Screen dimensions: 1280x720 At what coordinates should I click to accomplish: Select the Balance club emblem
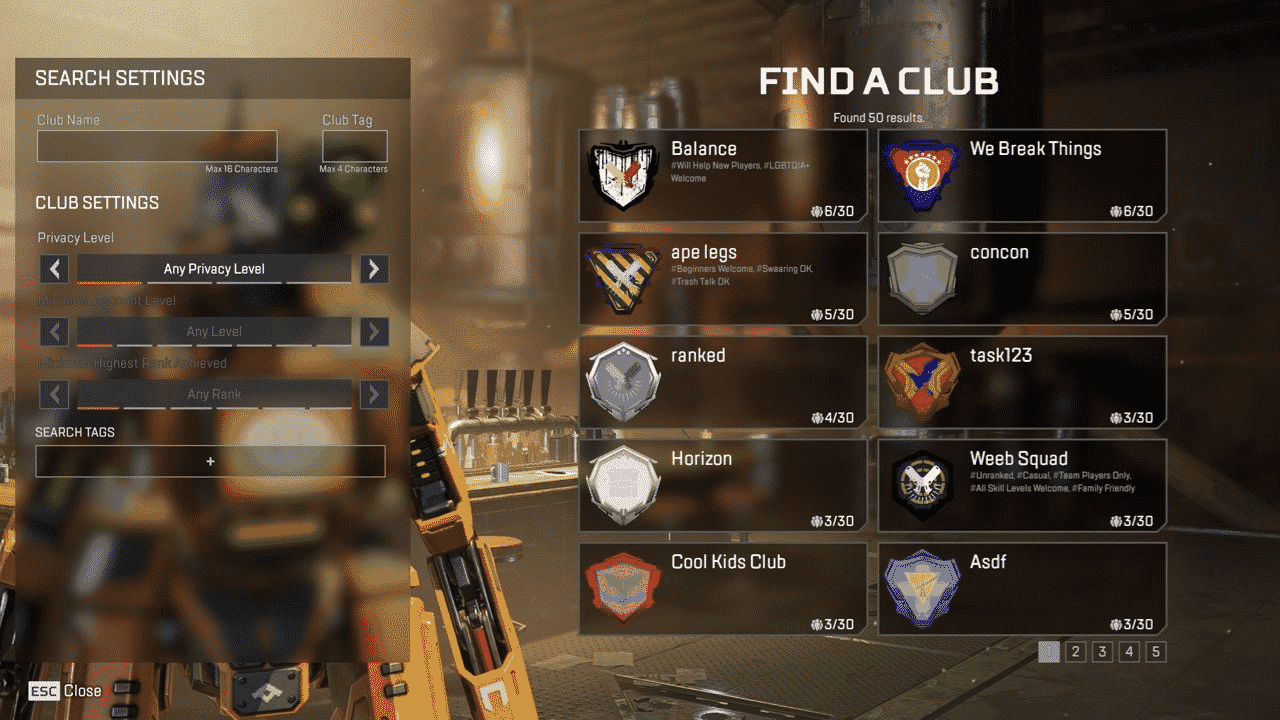(623, 176)
